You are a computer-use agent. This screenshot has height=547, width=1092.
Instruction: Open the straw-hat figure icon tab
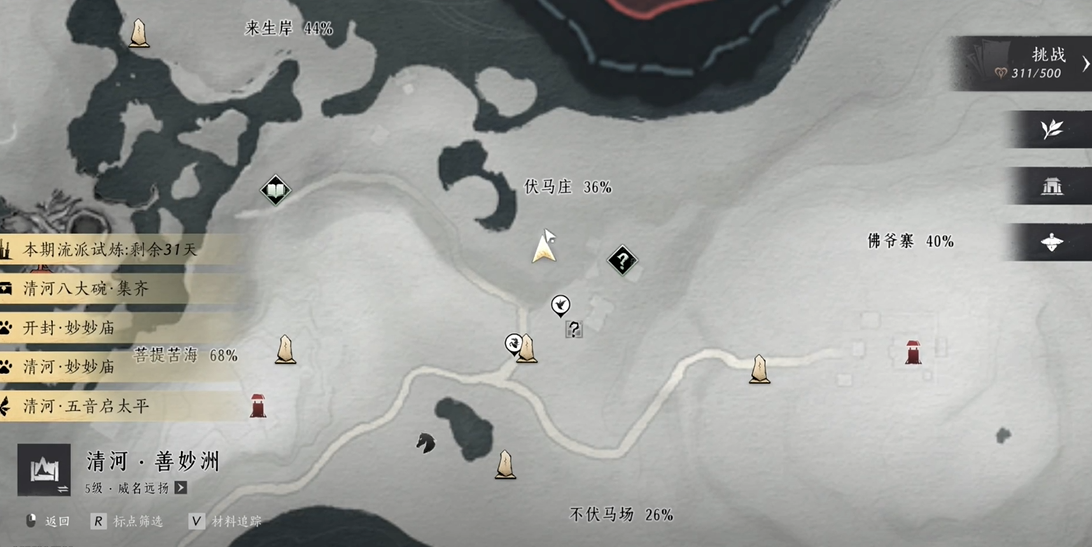[1051, 243]
